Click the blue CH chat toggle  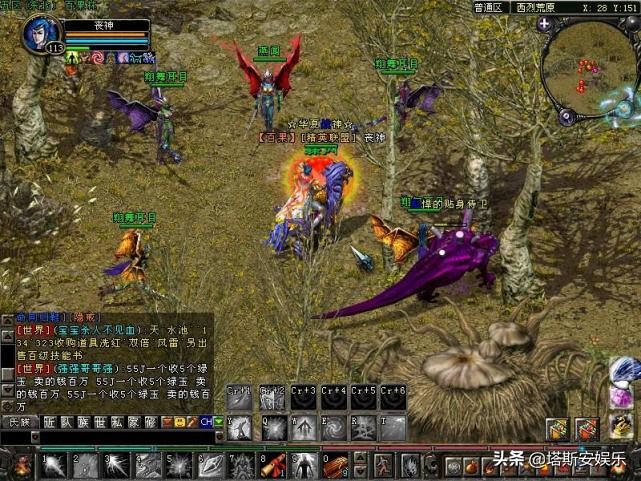[206, 422]
